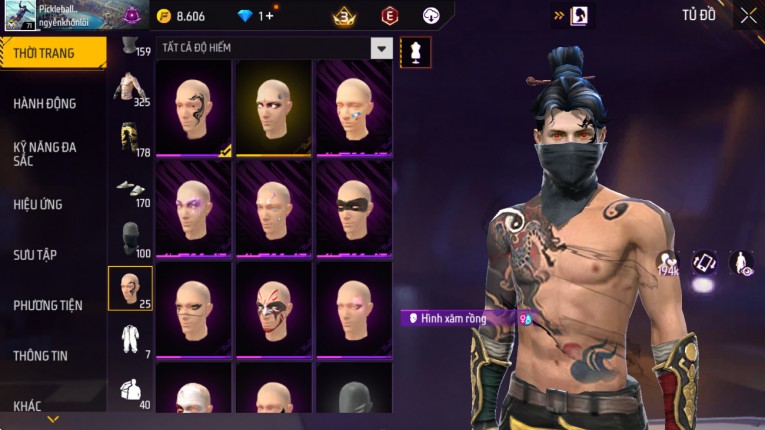Switch to the KHÁC tab
Viewport: 765px width, 430px height.
(x=28, y=405)
